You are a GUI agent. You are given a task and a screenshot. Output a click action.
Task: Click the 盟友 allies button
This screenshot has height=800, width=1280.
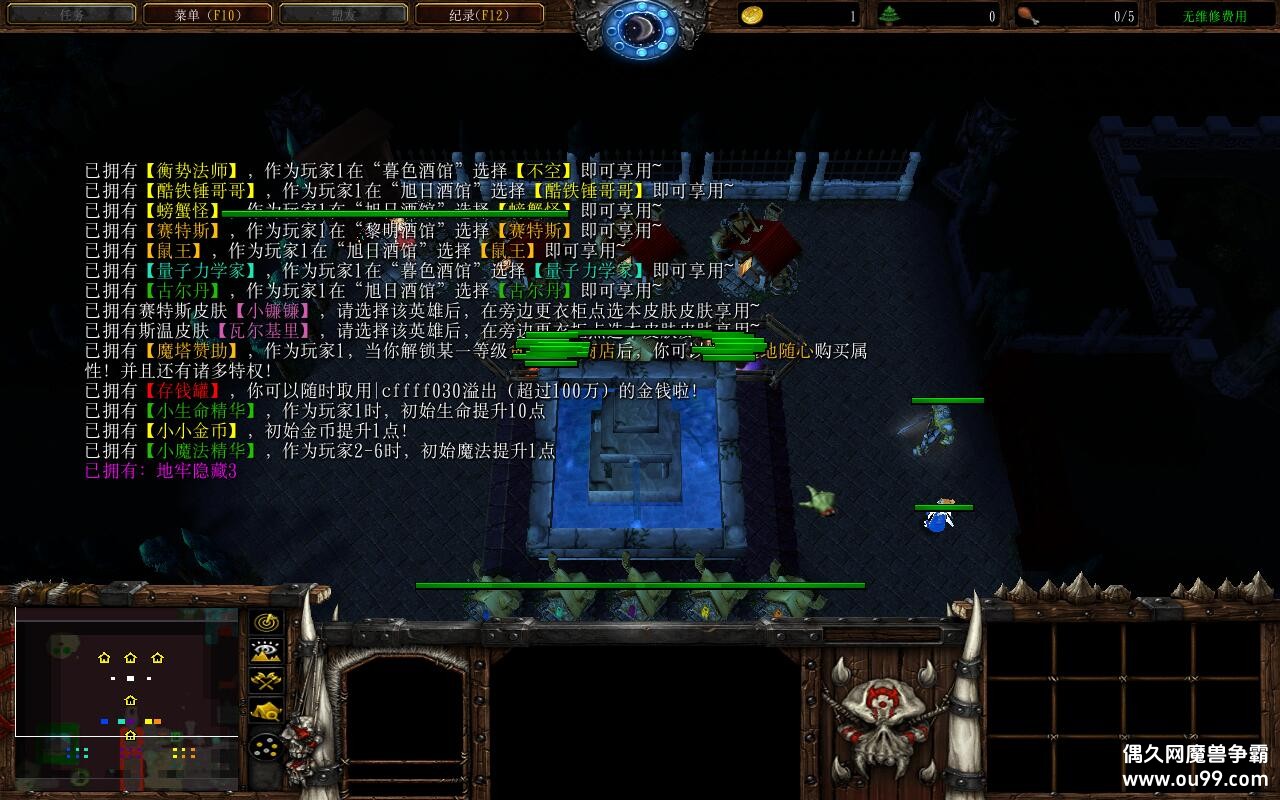[x=345, y=14]
